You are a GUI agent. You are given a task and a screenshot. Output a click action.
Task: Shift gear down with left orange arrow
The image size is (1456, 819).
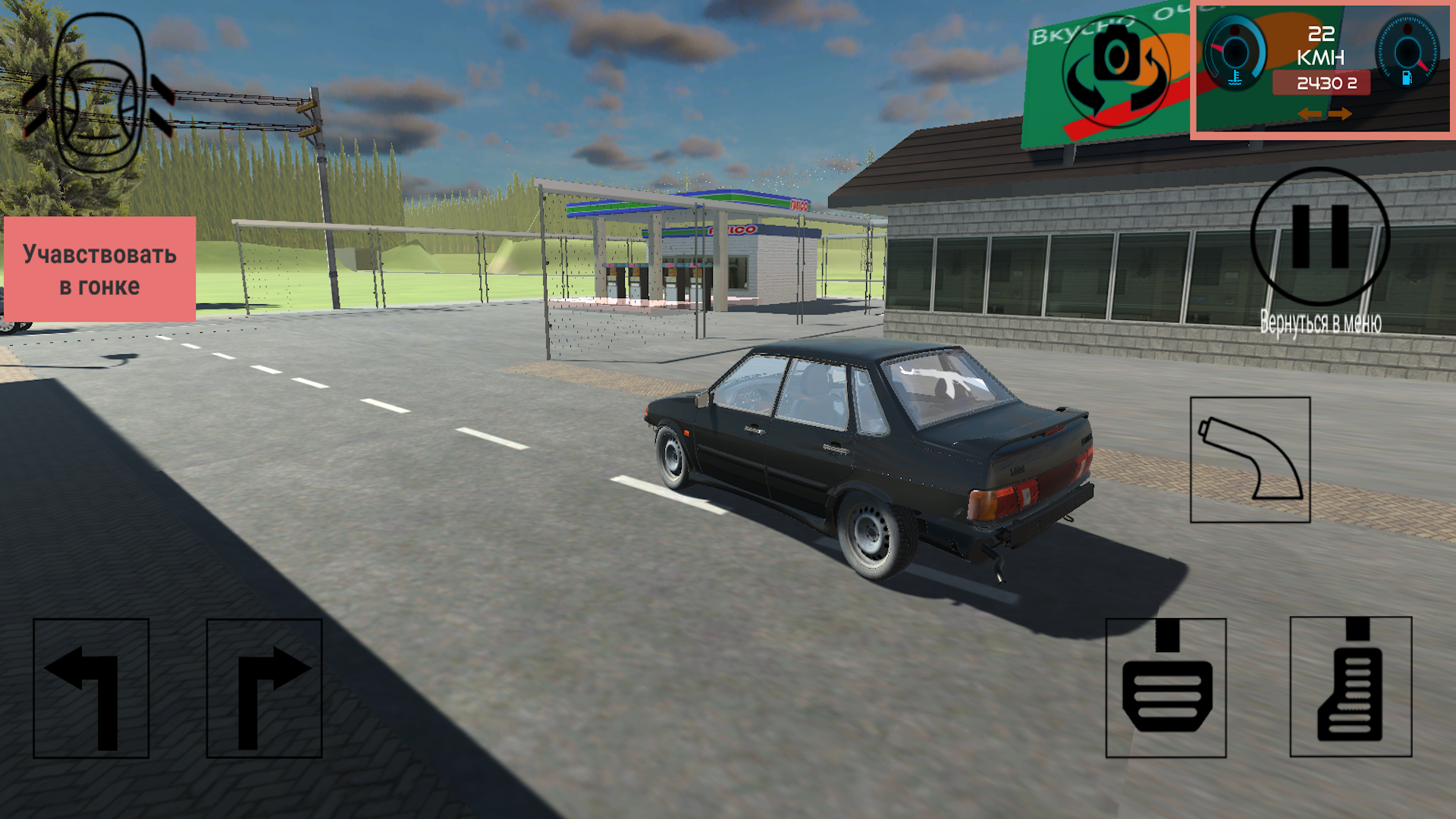(x=1310, y=114)
